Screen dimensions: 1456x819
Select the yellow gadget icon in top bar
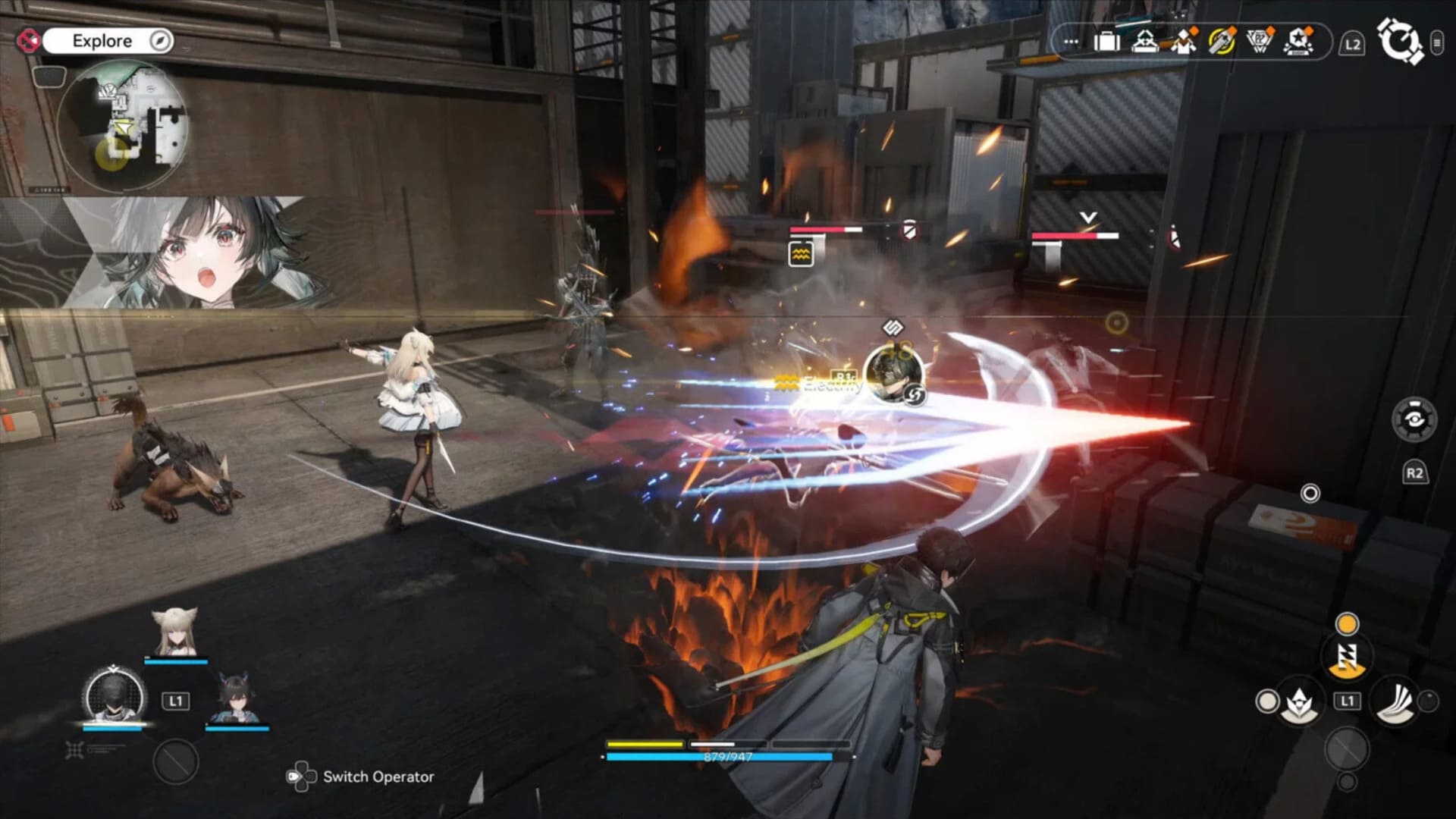click(1223, 39)
